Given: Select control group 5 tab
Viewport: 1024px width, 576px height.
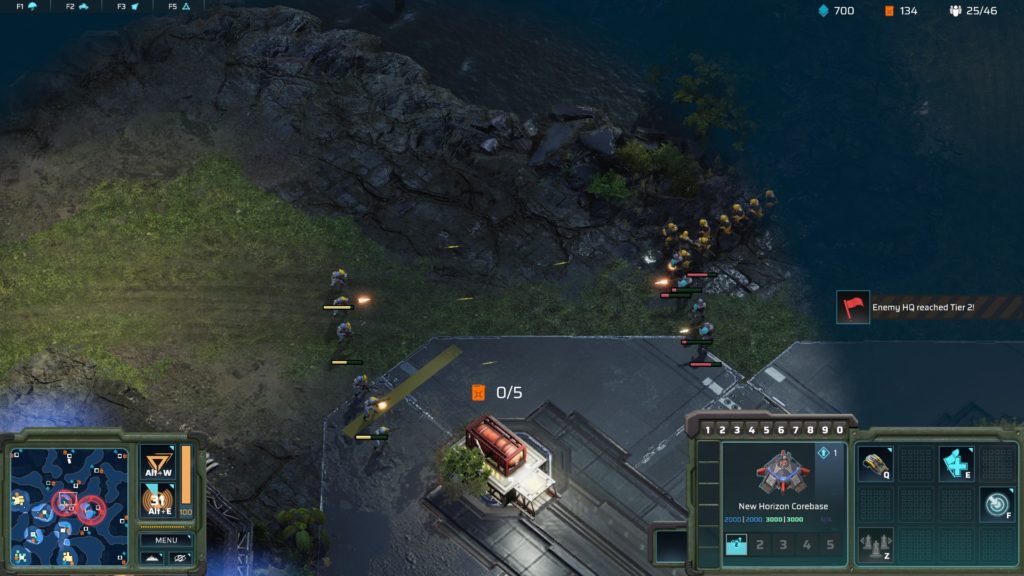Looking at the screenshot, I should pos(767,430).
